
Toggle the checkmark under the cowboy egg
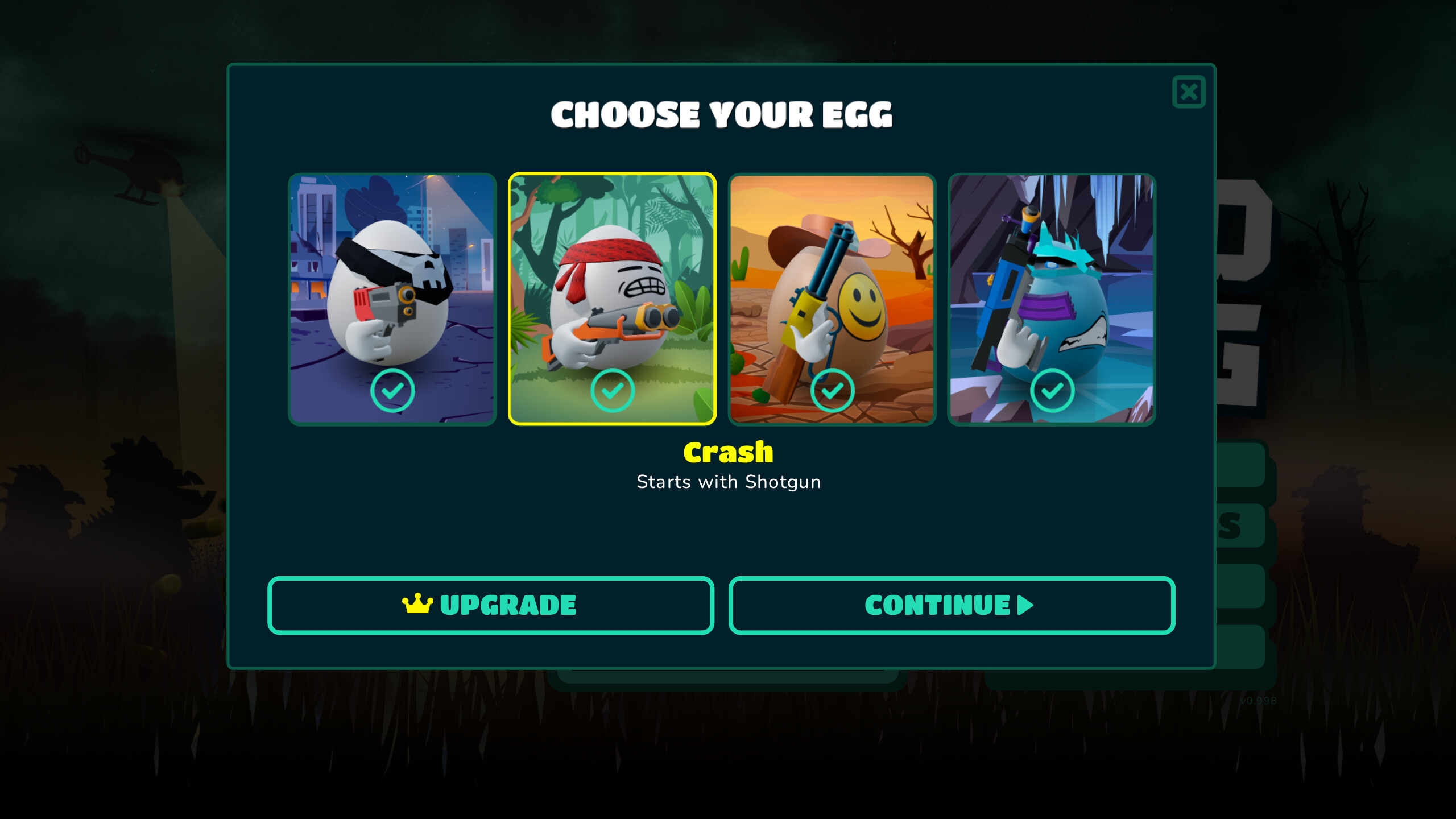coord(833,391)
